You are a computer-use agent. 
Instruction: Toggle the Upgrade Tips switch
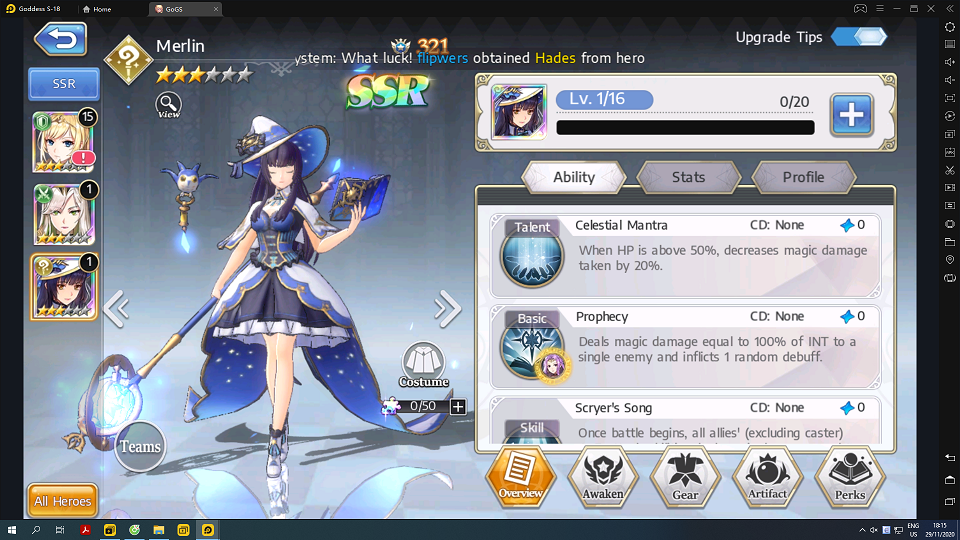(858, 37)
